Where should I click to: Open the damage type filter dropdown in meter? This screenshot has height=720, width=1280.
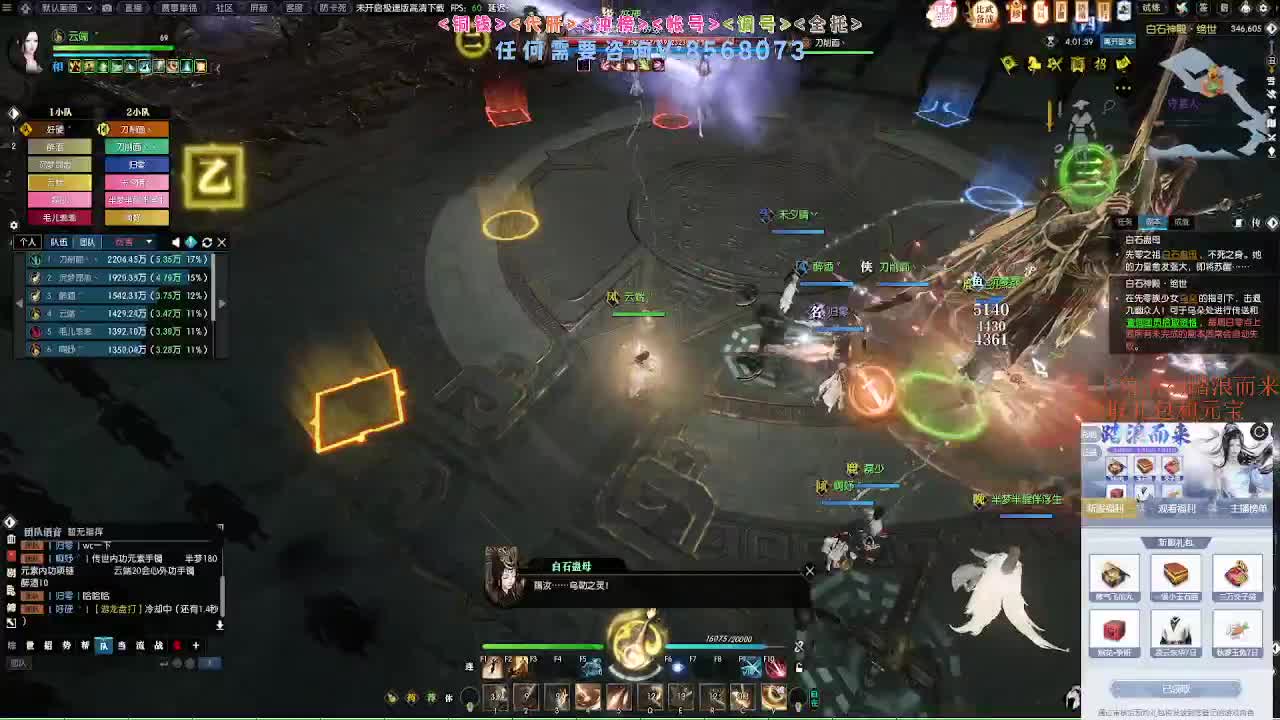[148, 242]
